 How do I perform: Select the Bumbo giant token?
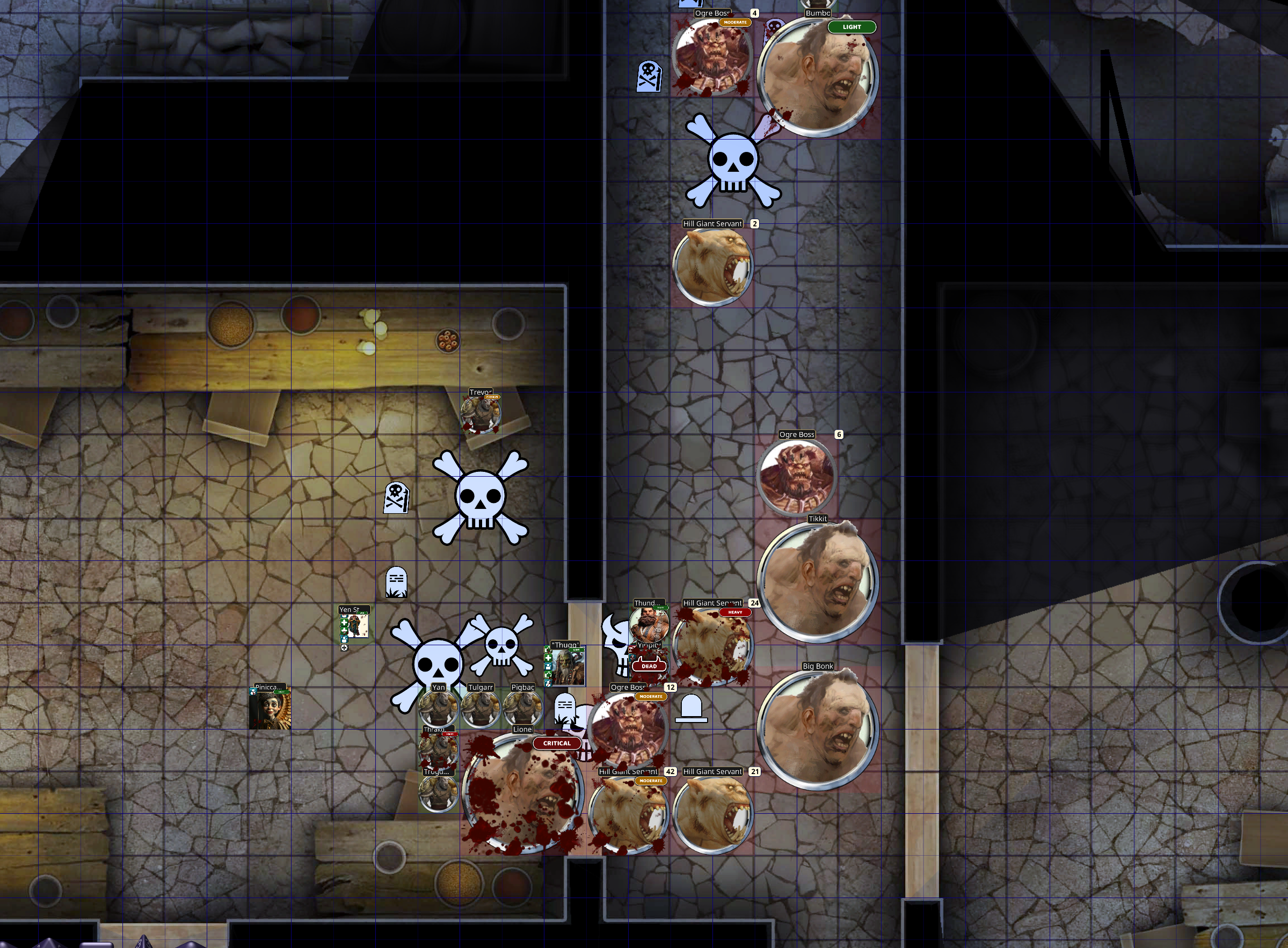(x=817, y=76)
